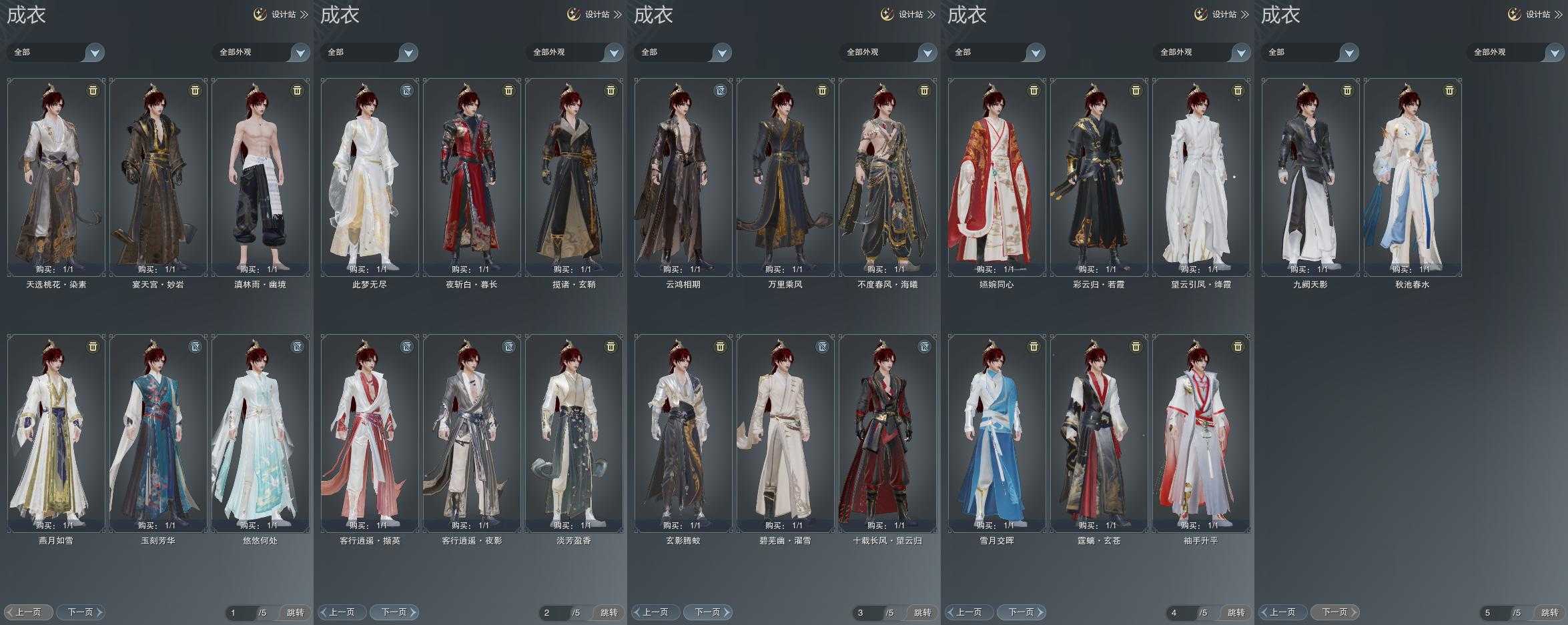Choose the teal 玉刻芳华 outfit card
Screen dimensions: 1568x625
pyautogui.click(x=158, y=433)
